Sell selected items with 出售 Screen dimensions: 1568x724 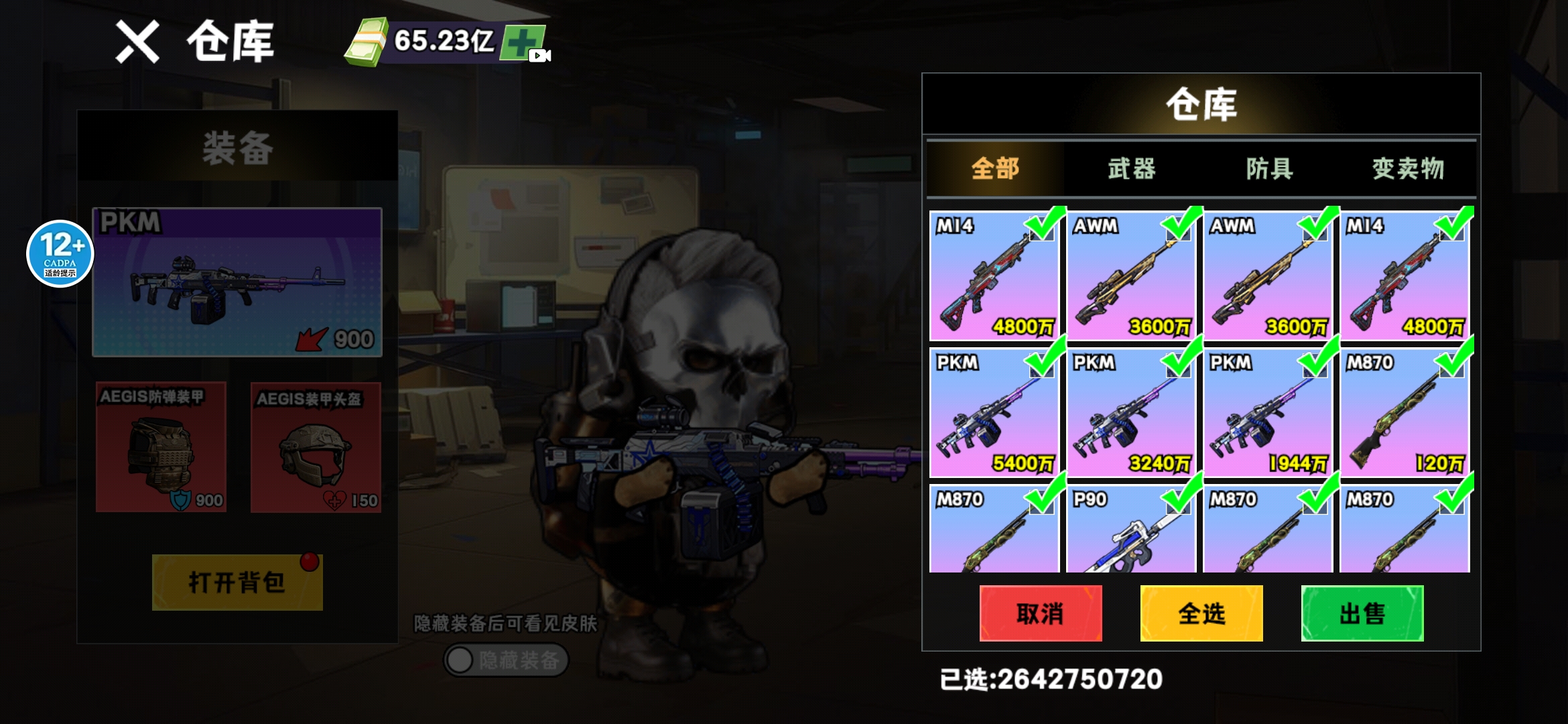(x=1362, y=613)
